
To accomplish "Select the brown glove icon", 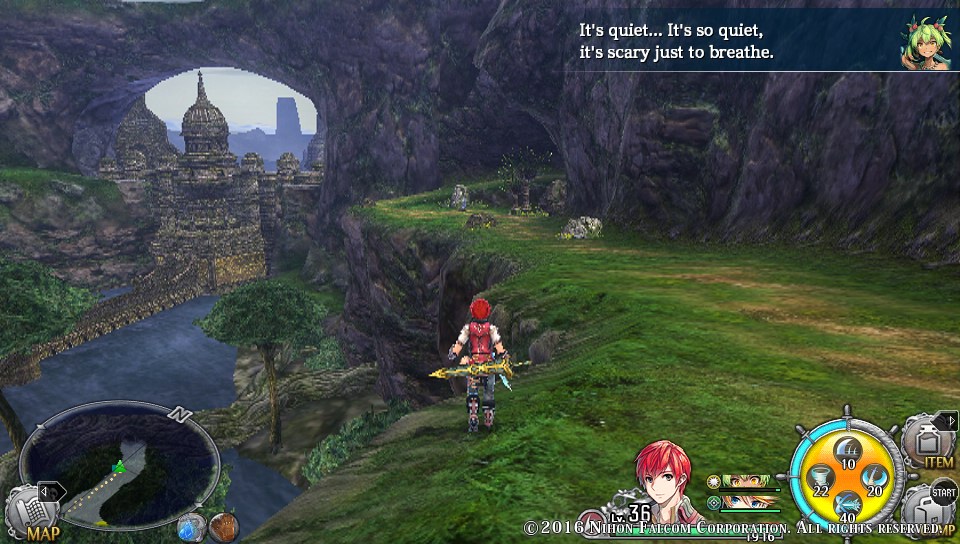I will pos(222,526).
